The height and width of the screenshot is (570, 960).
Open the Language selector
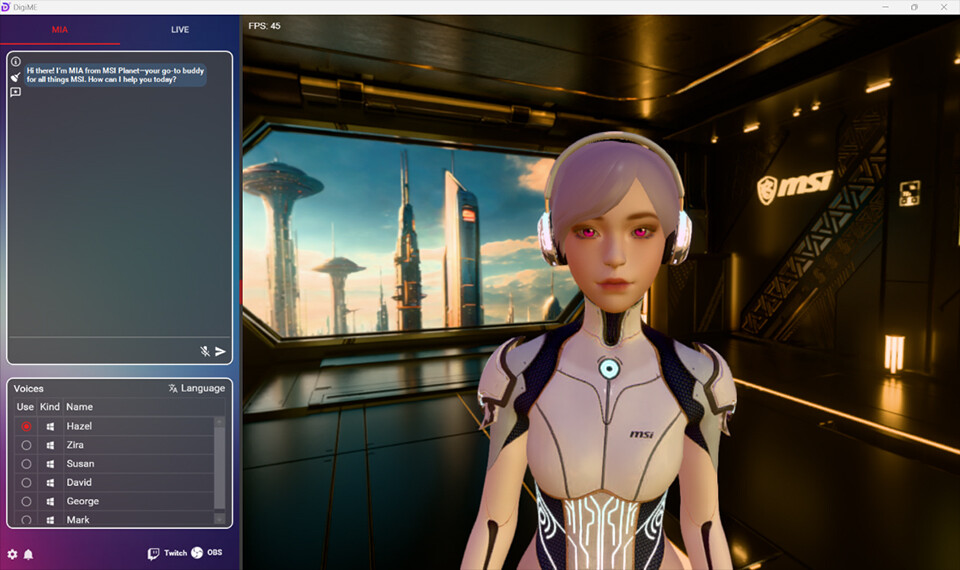pyautogui.click(x=196, y=388)
